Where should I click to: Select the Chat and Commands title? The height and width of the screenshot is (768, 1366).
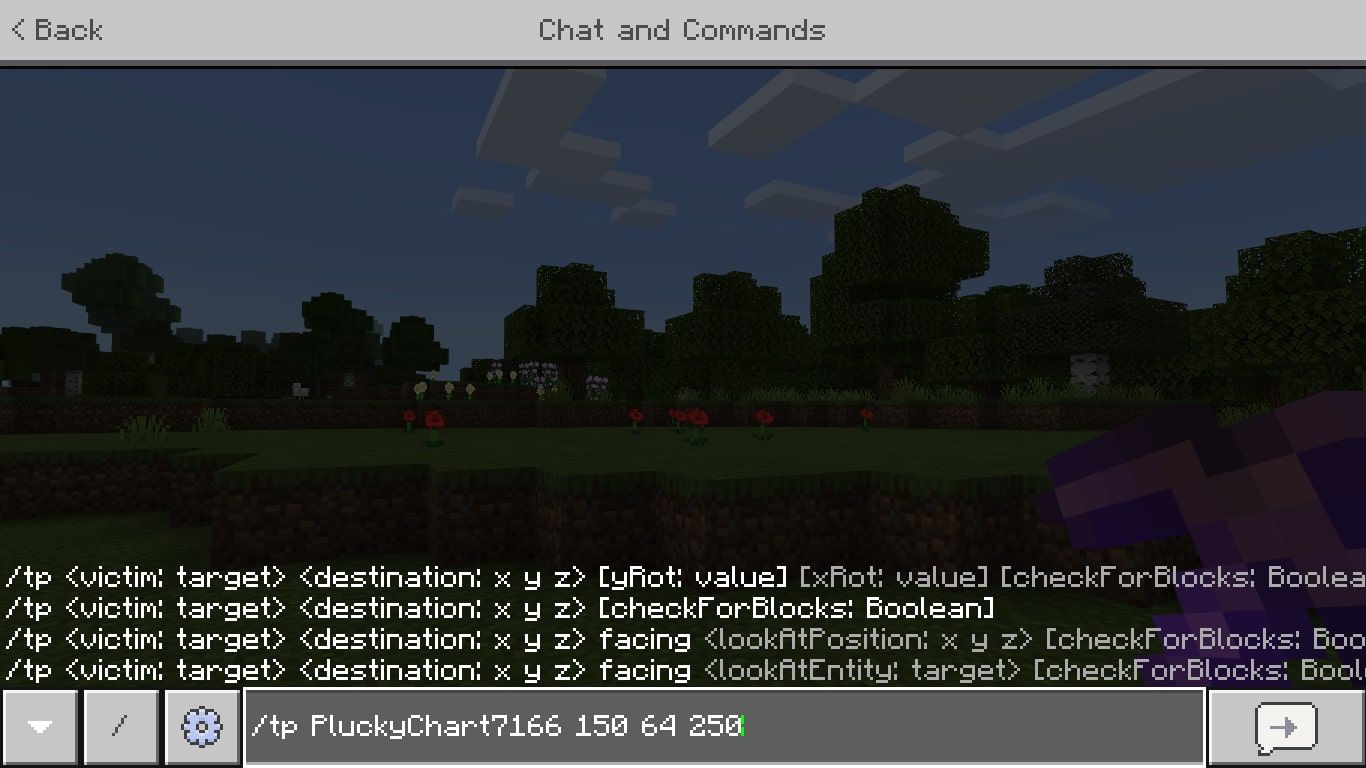point(683,30)
